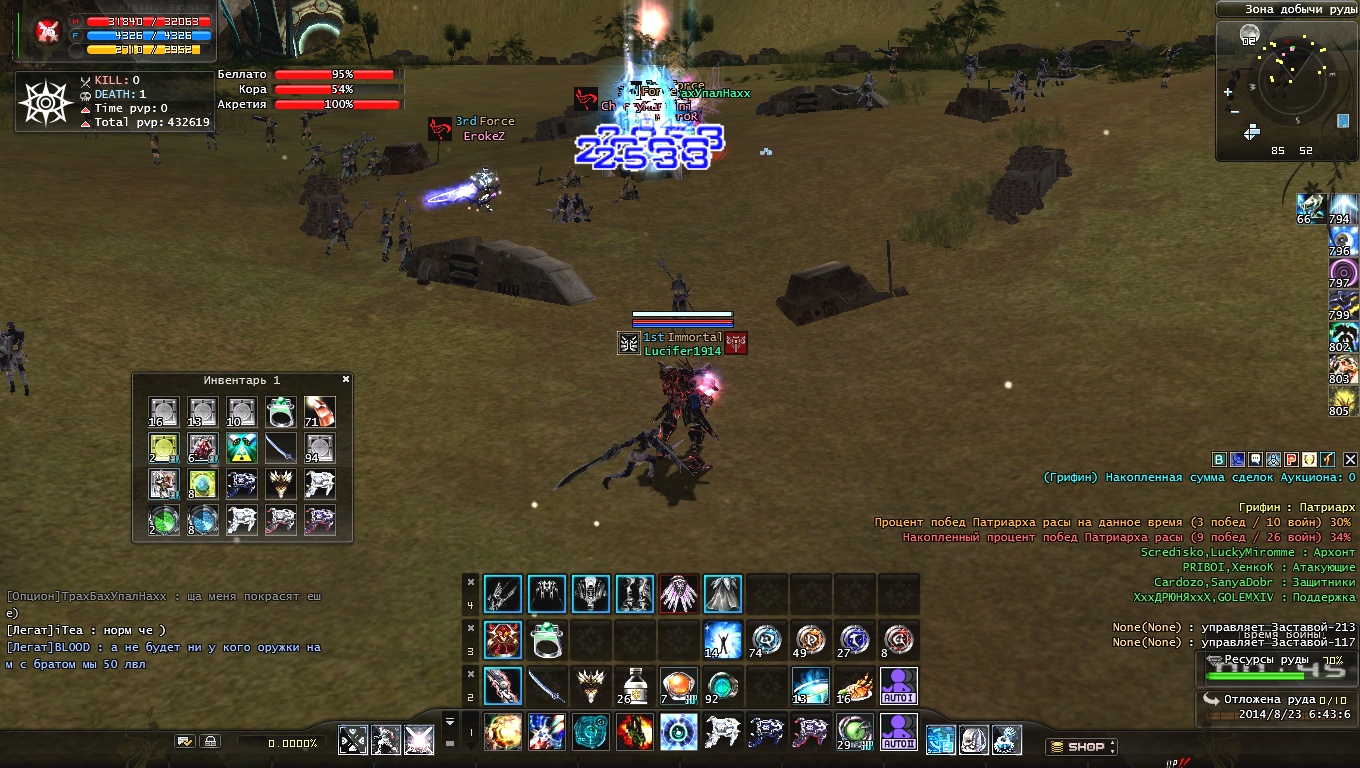Image resolution: width=1360 pixels, height=768 pixels.
Task: Select the green gem ring in inventory
Action: pos(281,412)
